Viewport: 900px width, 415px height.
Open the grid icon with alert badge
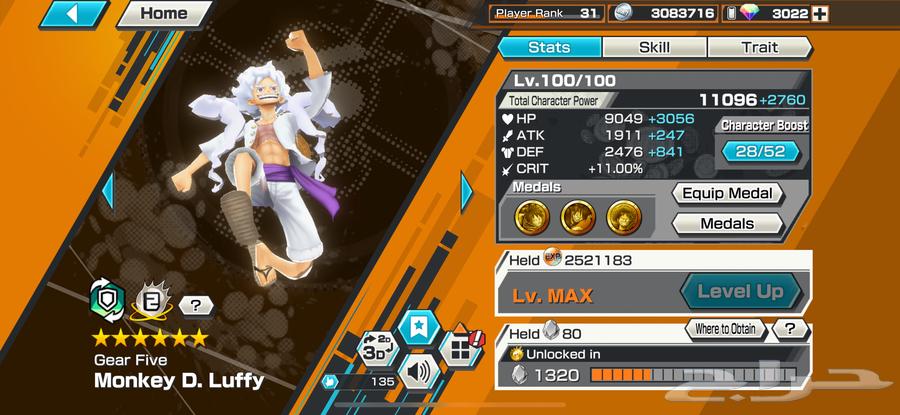(458, 349)
